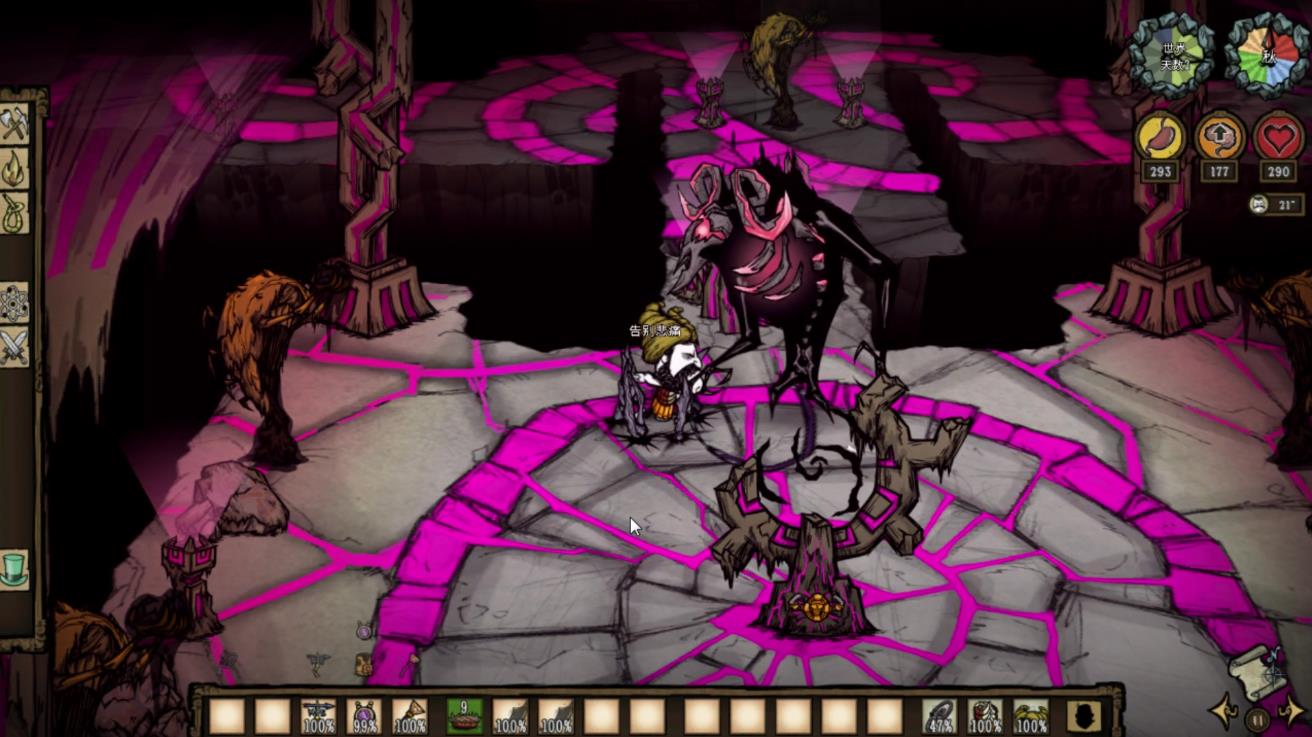
Task: Click the season clock dial
Action: [x=1267, y=55]
